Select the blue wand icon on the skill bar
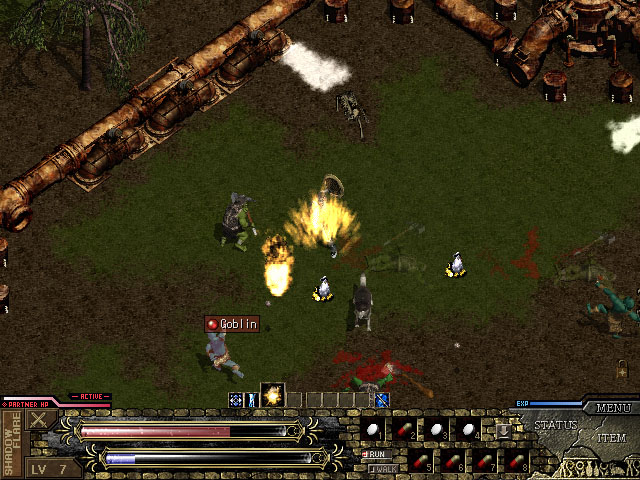The height and width of the screenshot is (480, 640). [382, 400]
